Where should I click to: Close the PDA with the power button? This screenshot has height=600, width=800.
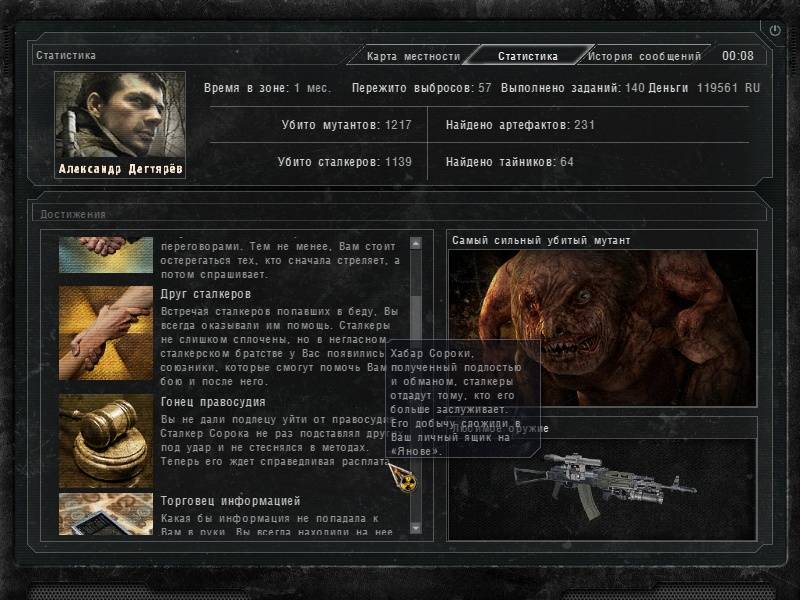tap(775, 31)
